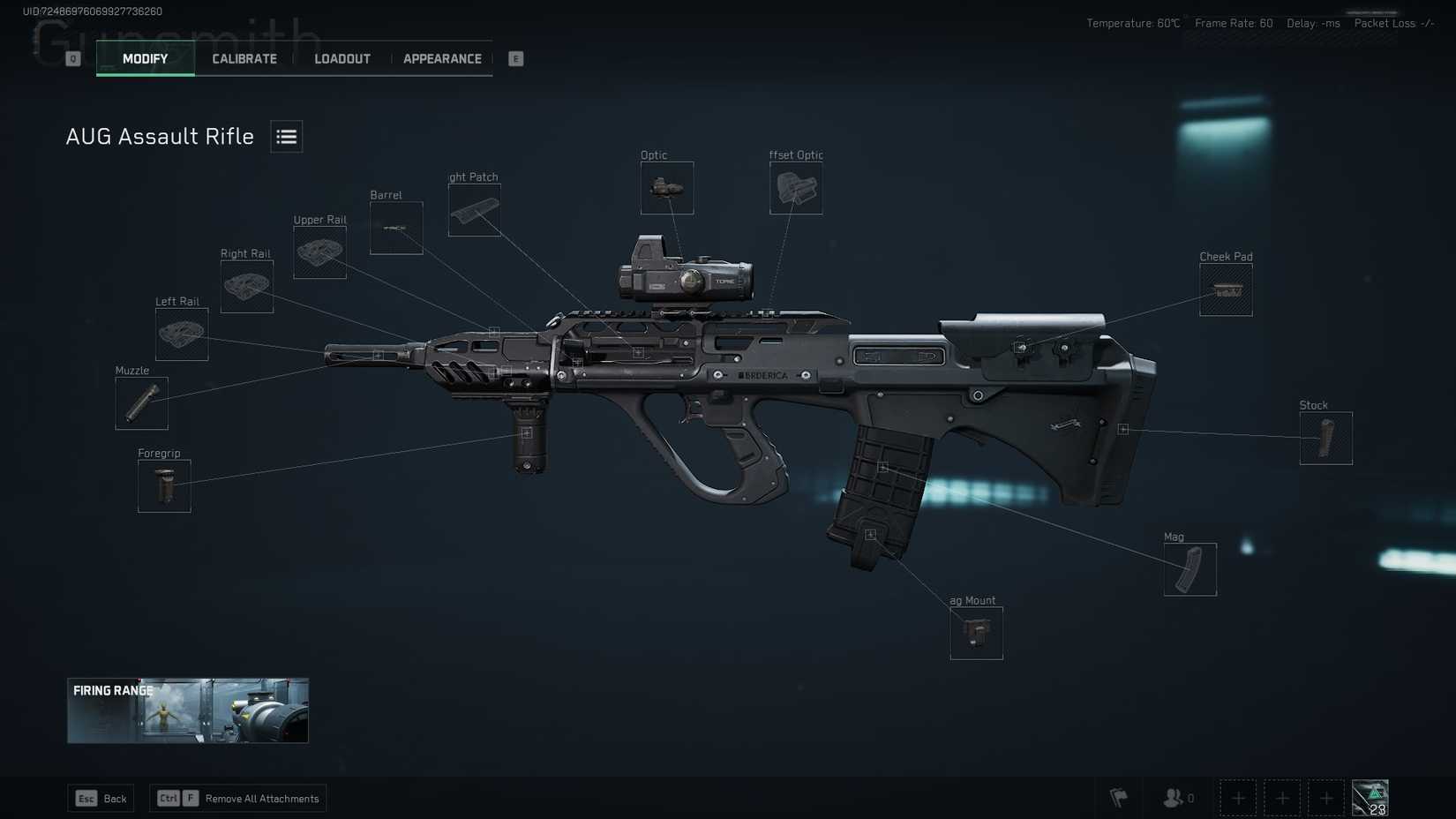Open the APPEARANCE tab

coord(442,58)
